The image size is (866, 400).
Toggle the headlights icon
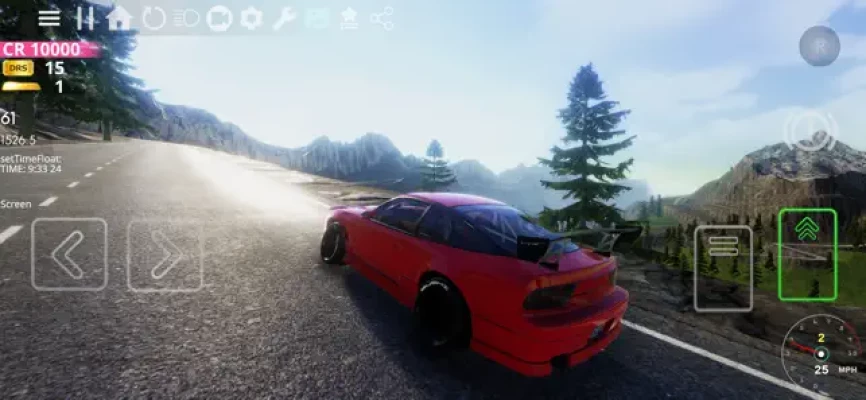click(186, 18)
